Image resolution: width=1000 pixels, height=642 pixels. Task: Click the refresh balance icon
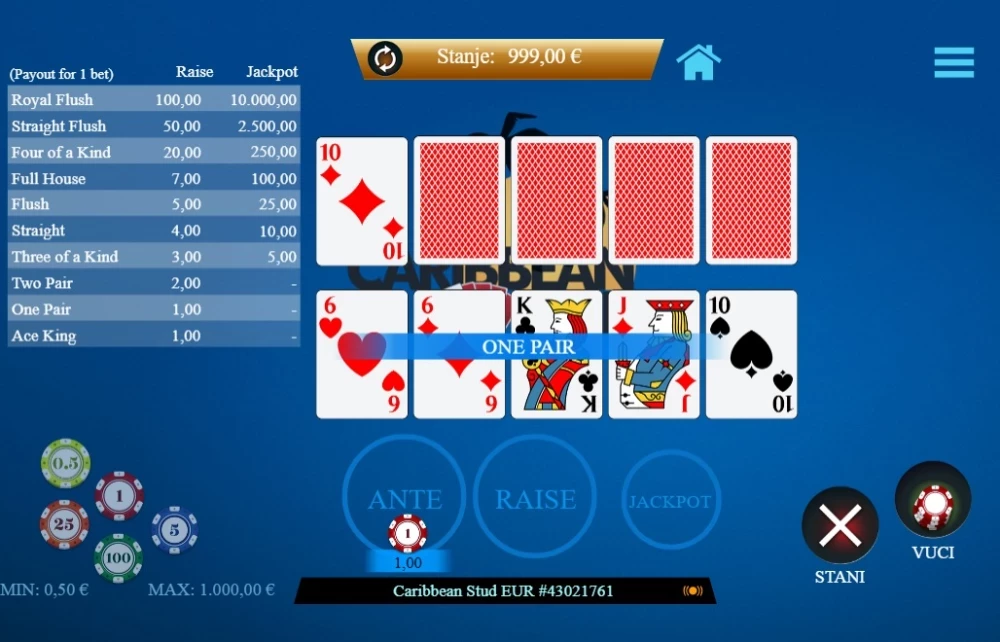click(385, 58)
